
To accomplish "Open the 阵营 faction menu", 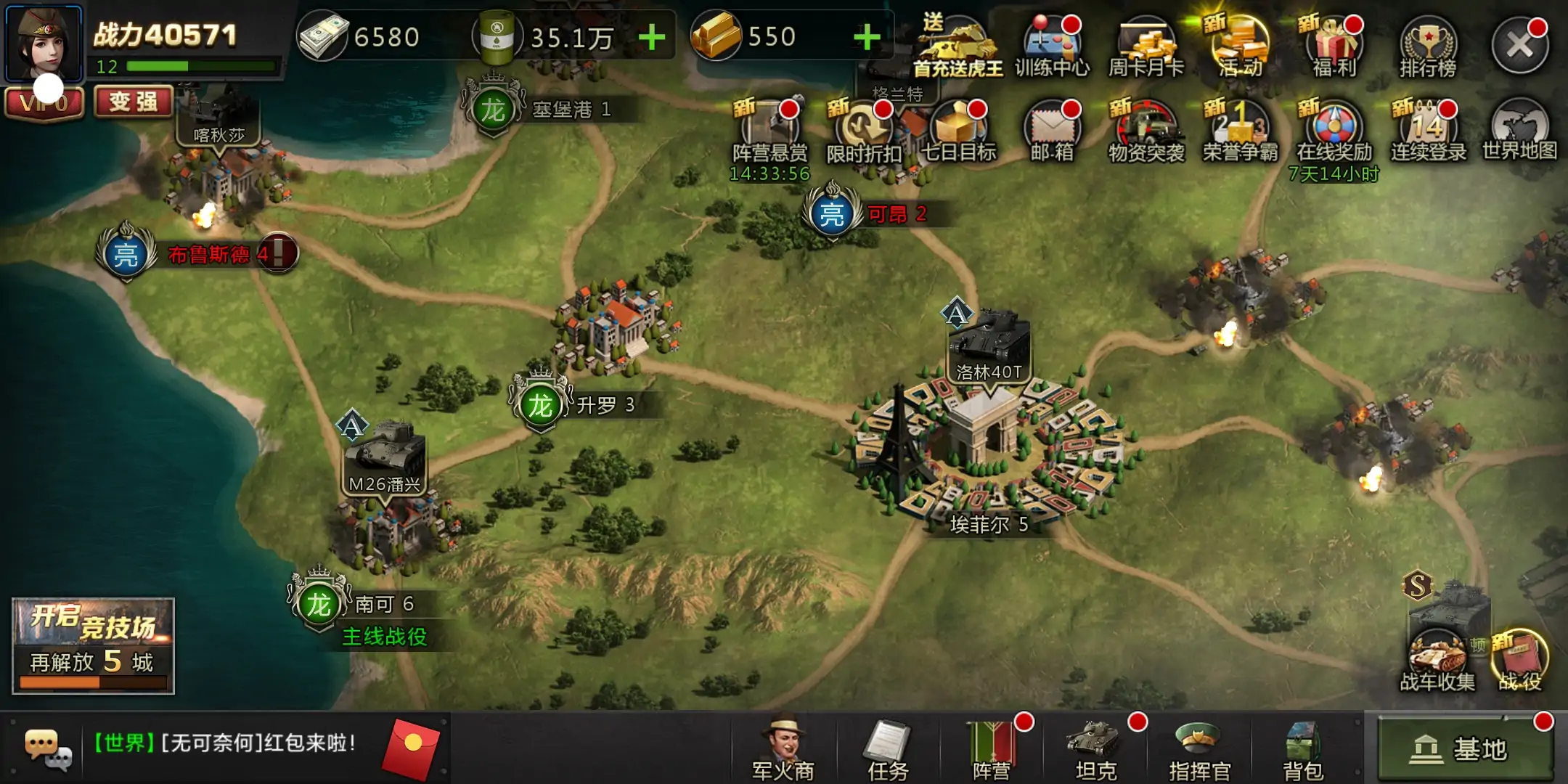I will [992, 749].
